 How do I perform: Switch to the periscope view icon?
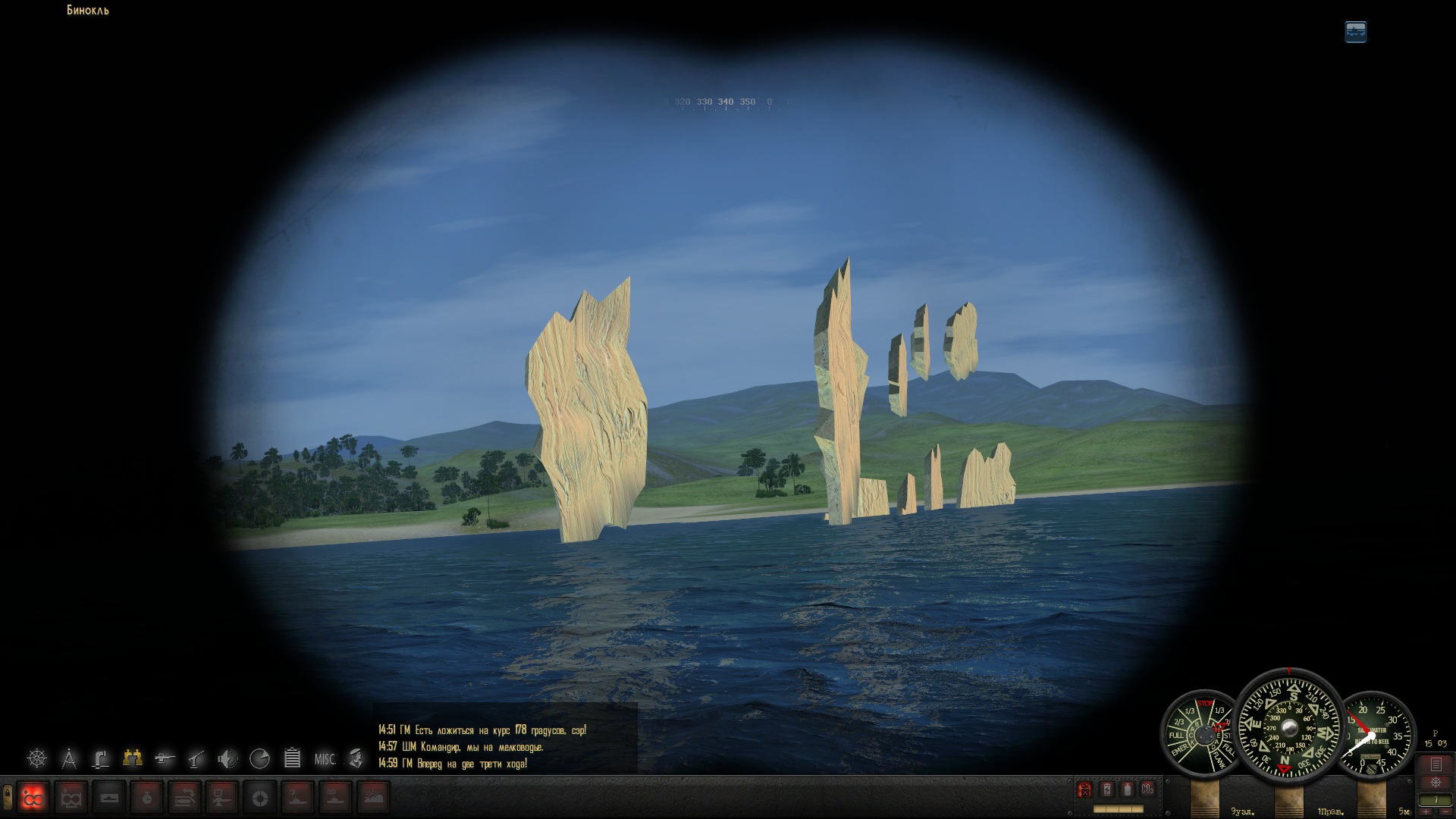tap(101, 758)
